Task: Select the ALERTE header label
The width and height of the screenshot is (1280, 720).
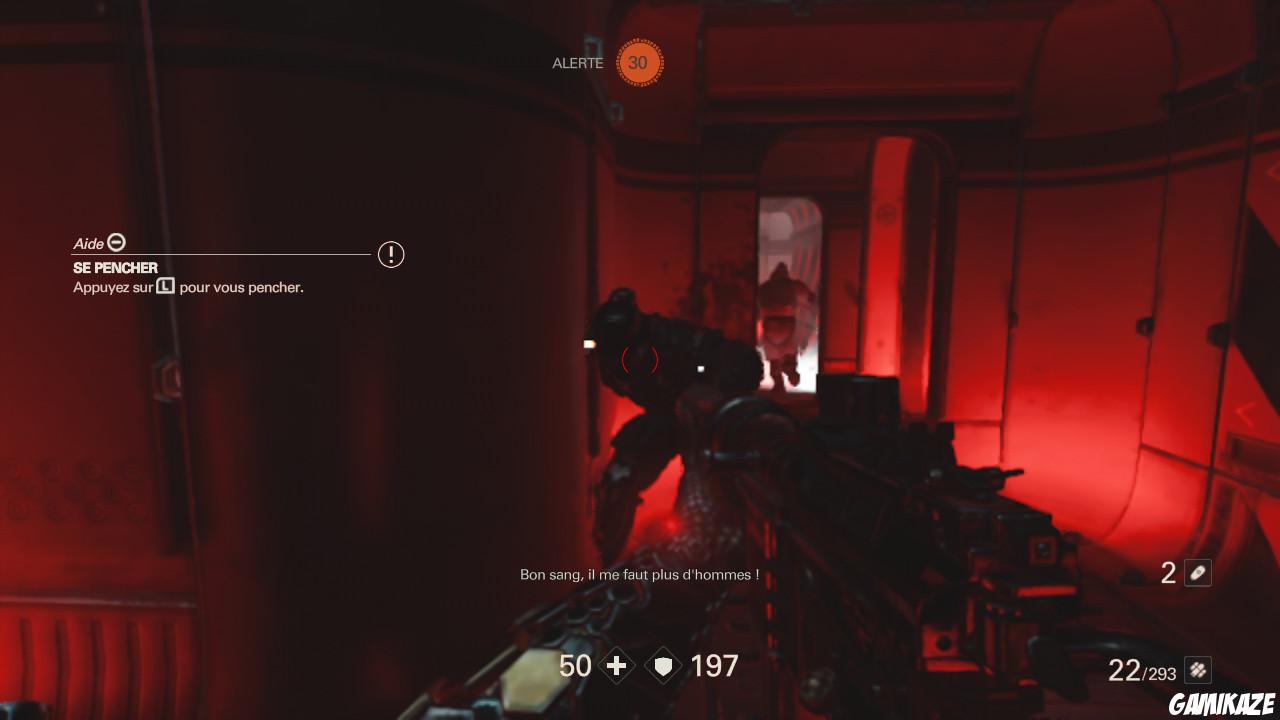Action: tap(577, 62)
